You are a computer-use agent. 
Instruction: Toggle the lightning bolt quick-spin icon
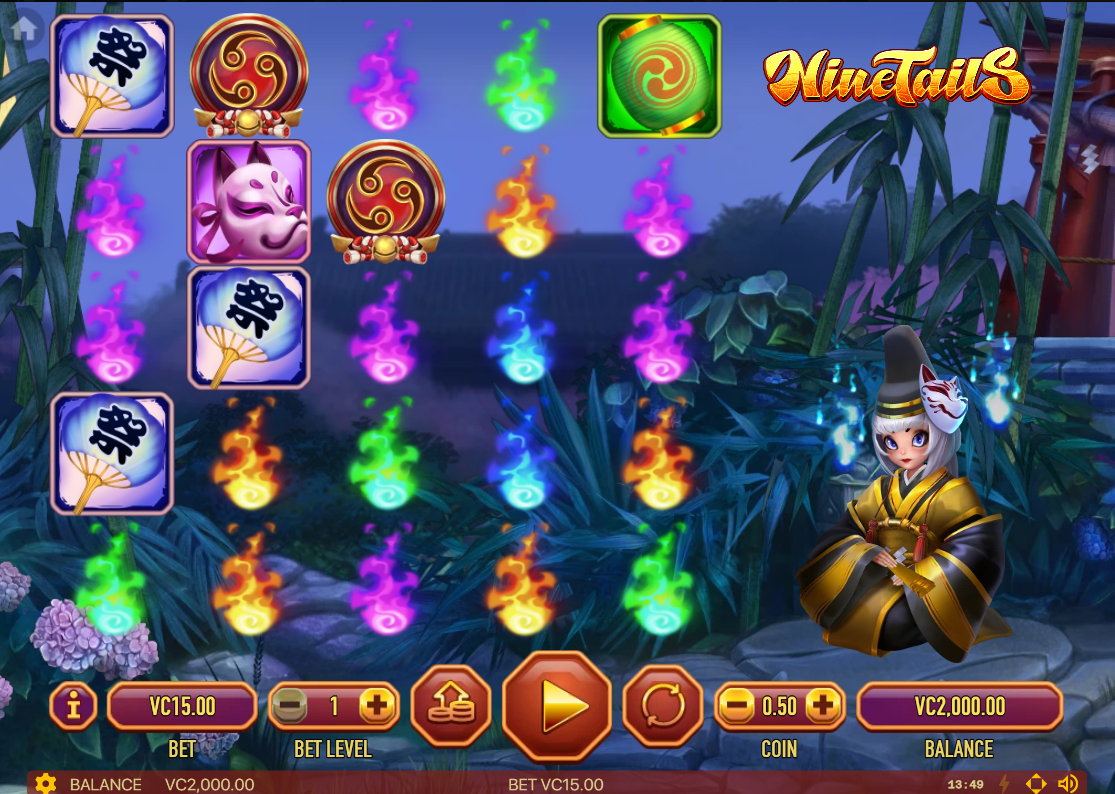[1004, 784]
